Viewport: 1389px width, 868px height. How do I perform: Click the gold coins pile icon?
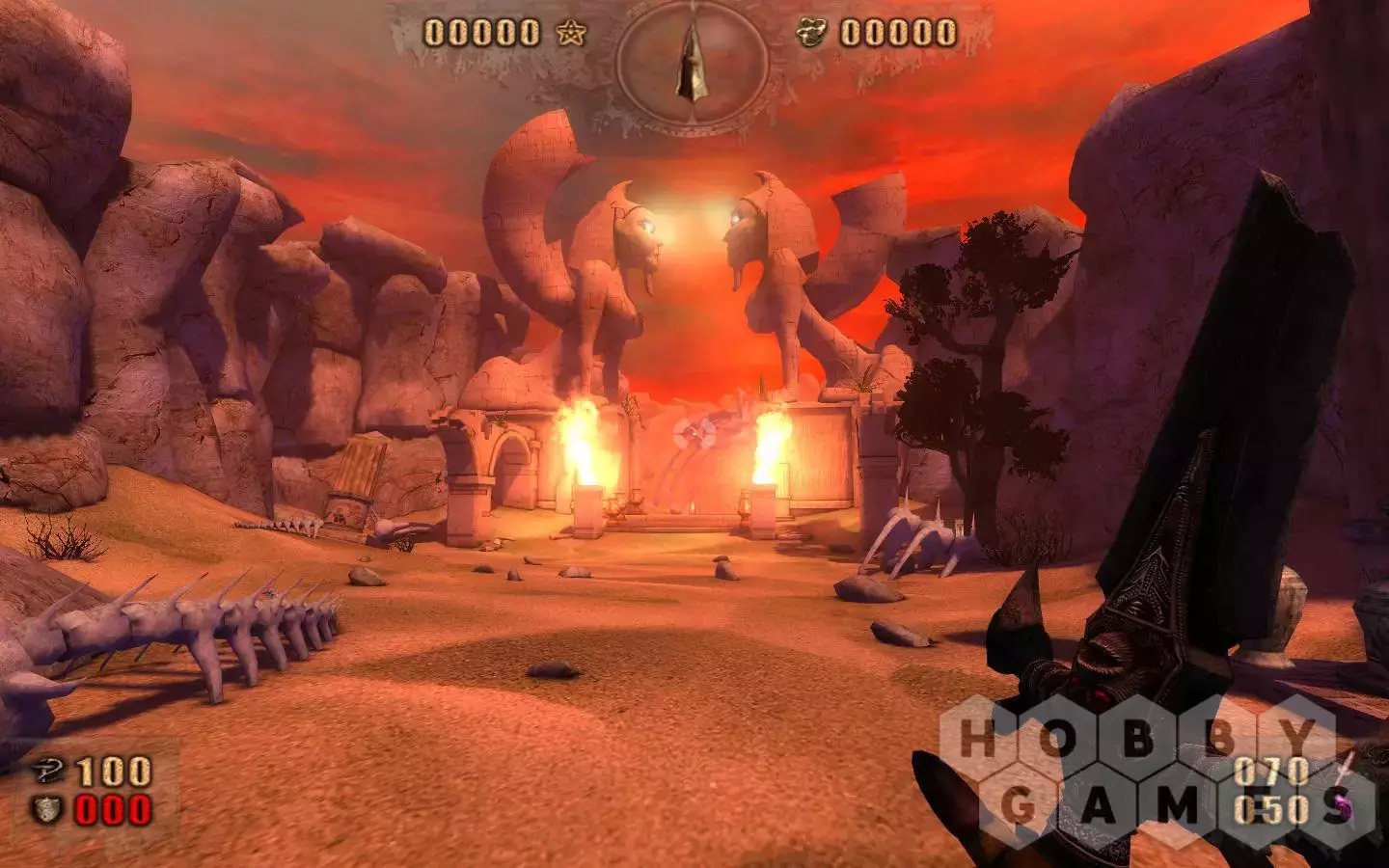tap(812, 33)
